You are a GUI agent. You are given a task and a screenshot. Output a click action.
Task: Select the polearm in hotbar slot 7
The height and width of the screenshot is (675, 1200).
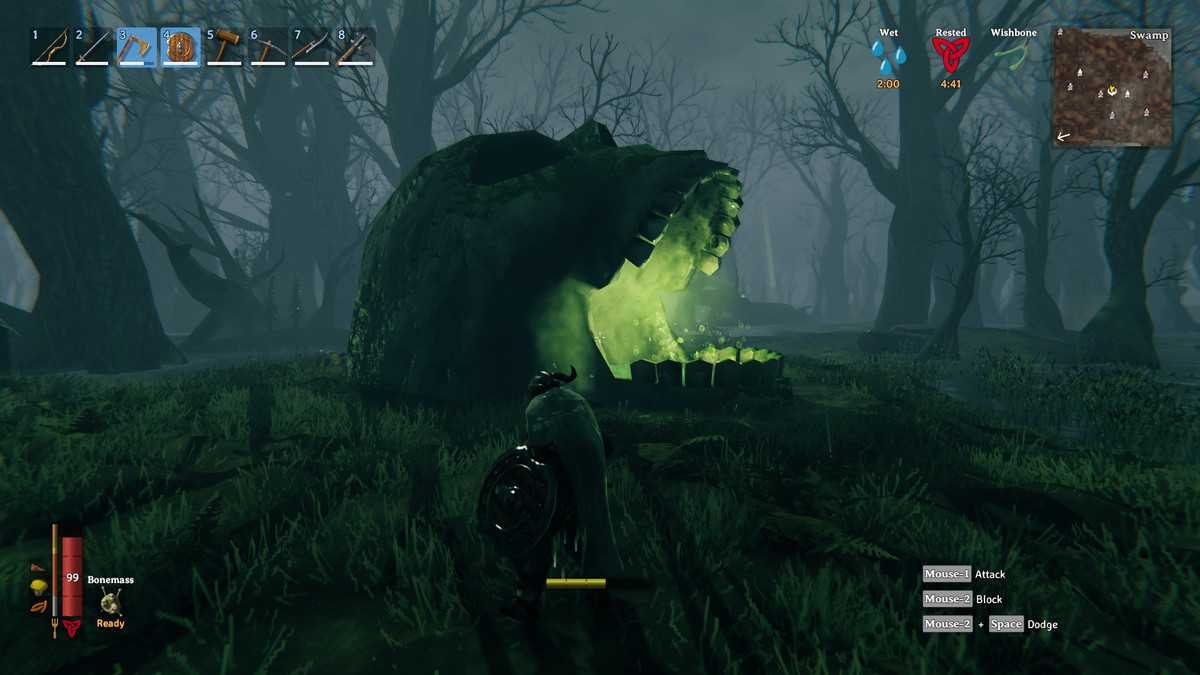311,47
